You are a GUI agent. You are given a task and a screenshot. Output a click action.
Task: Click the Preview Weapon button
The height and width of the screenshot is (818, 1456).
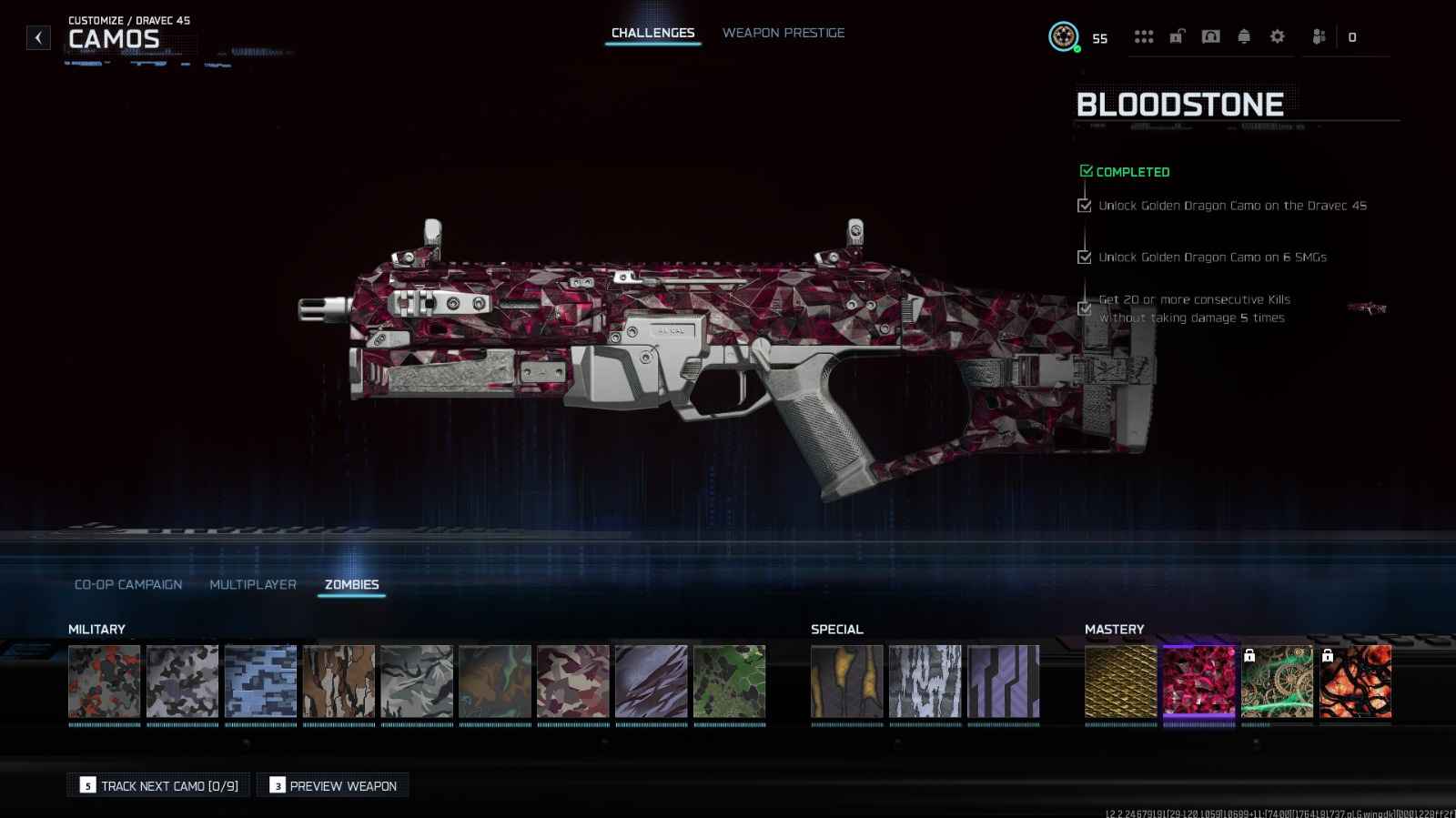[333, 785]
